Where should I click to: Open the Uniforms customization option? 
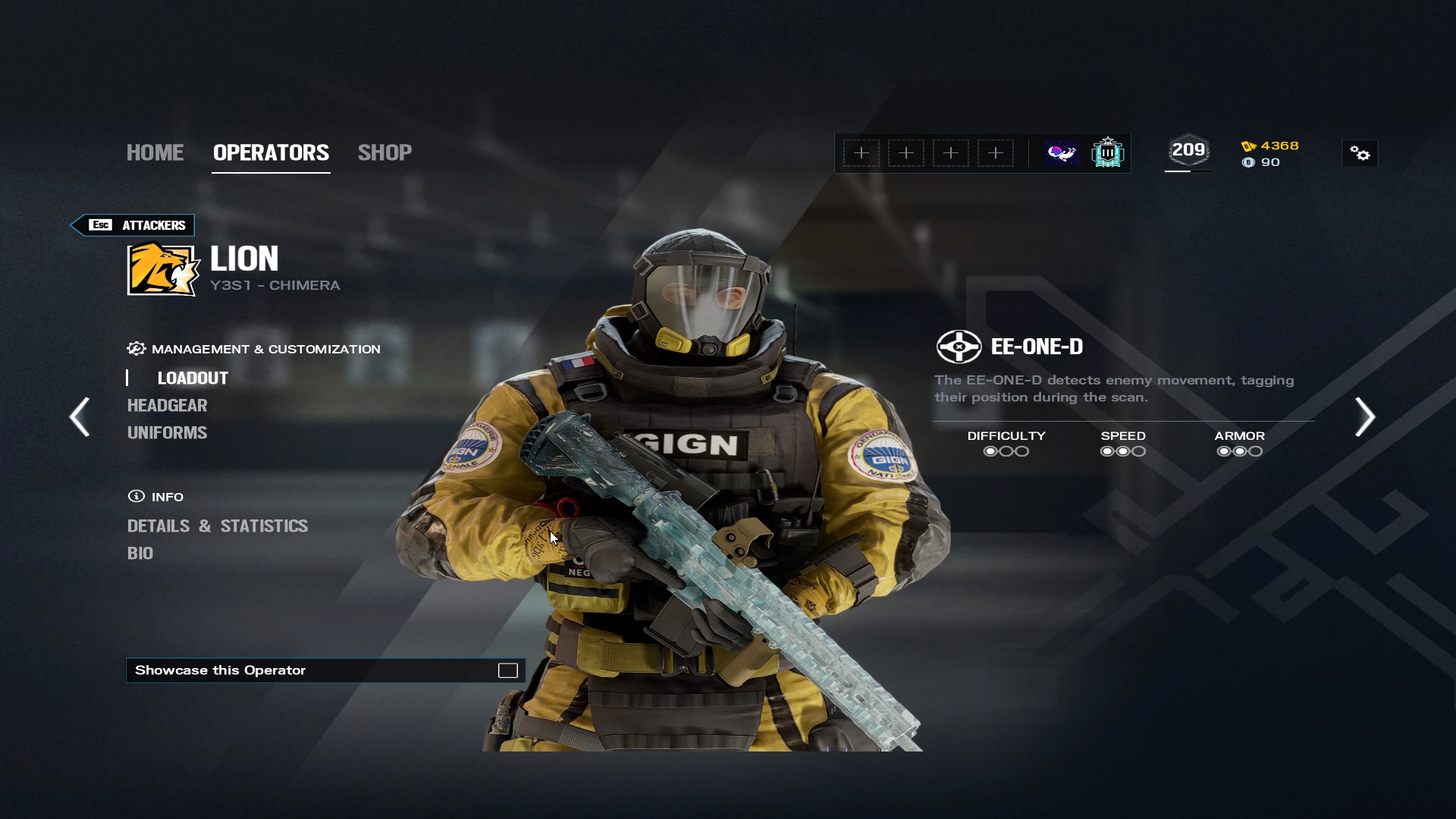pyautogui.click(x=167, y=432)
